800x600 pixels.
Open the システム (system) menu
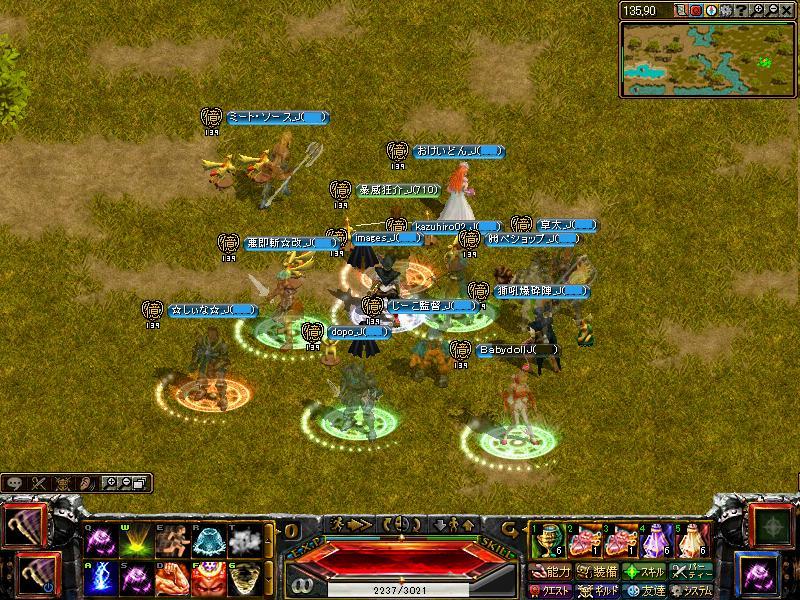692,591
